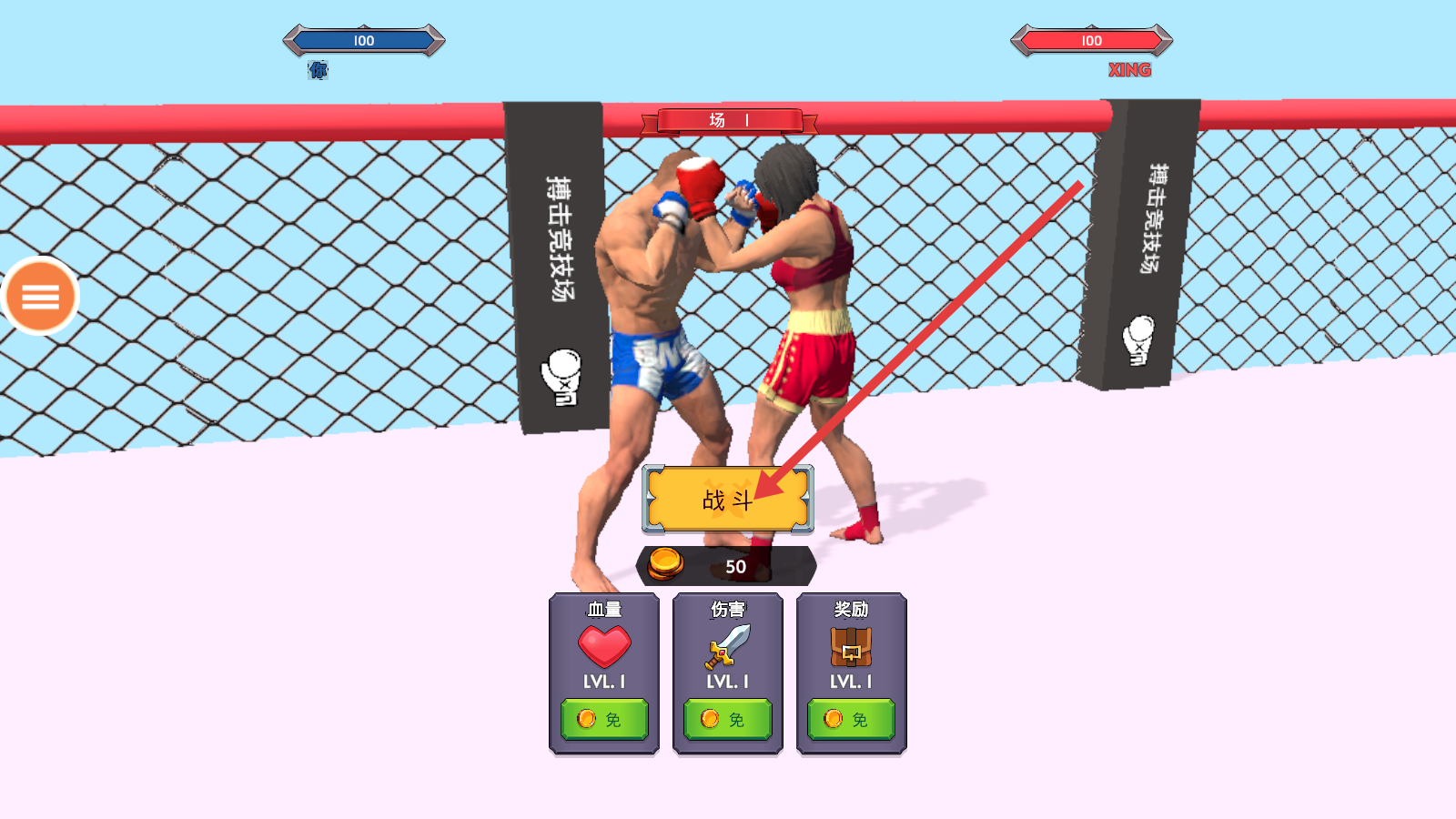The image size is (1456, 819).
Task: Select the treasure chest reward card
Action: (851, 646)
